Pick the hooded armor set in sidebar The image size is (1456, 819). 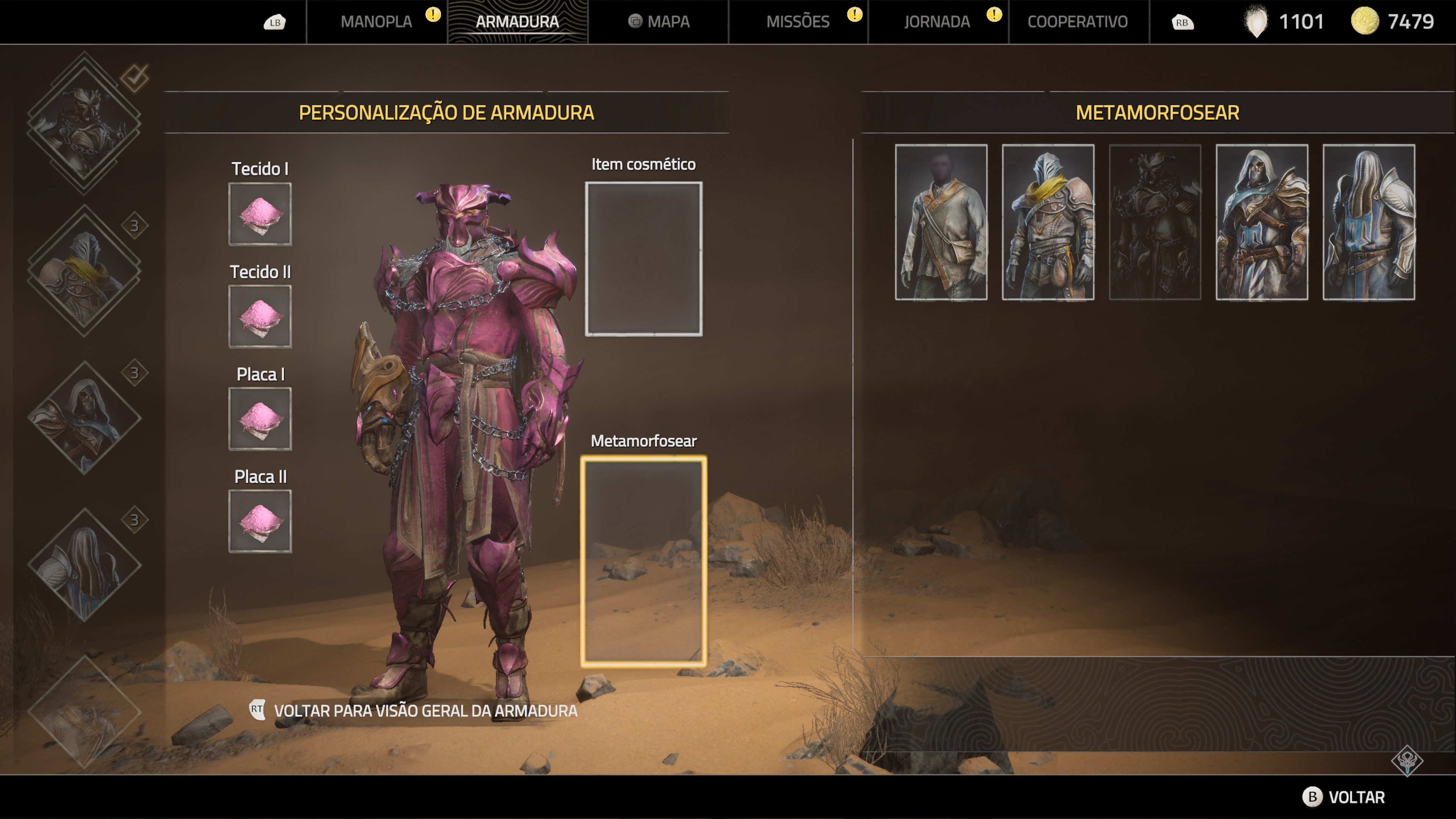[x=84, y=418]
